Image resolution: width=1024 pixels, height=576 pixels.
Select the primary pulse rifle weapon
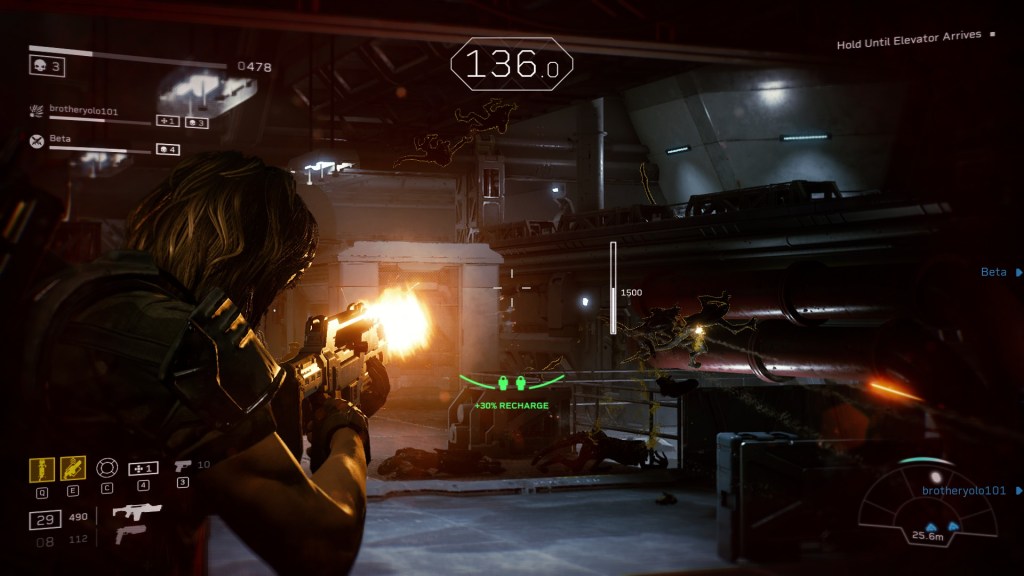pos(137,512)
